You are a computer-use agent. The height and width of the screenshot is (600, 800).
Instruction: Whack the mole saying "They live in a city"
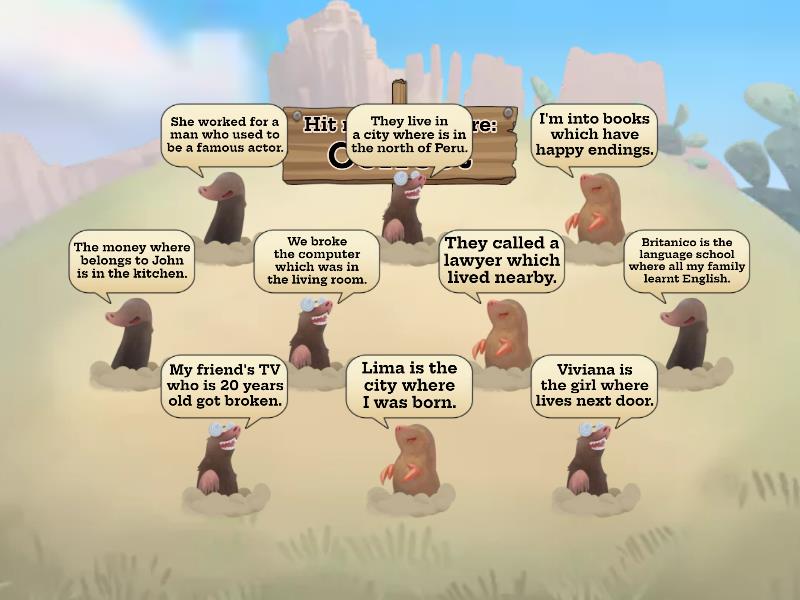click(x=405, y=208)
